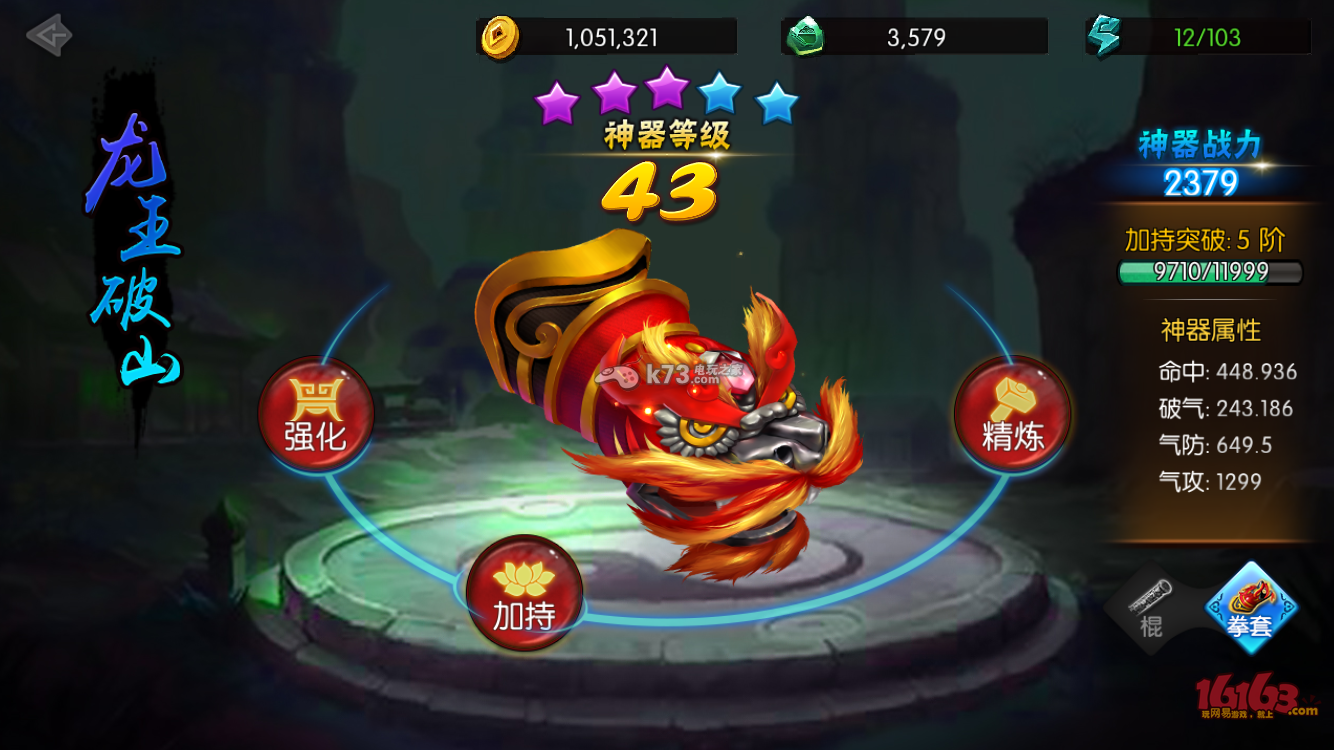Tap the gold coin currency icon
The image size is (1334, 750).
(500, 38)
